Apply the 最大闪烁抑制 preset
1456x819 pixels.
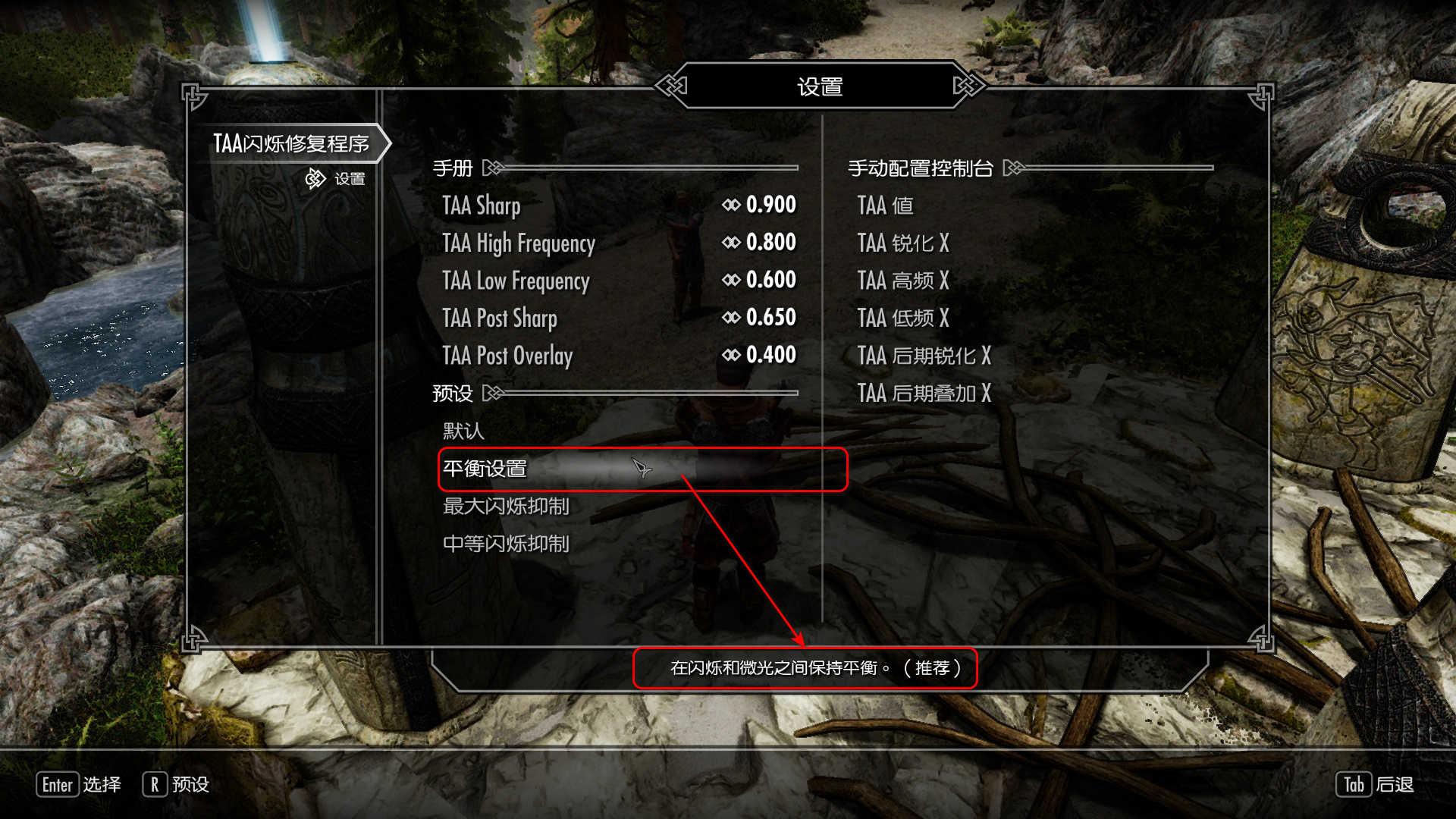(506, 507)
